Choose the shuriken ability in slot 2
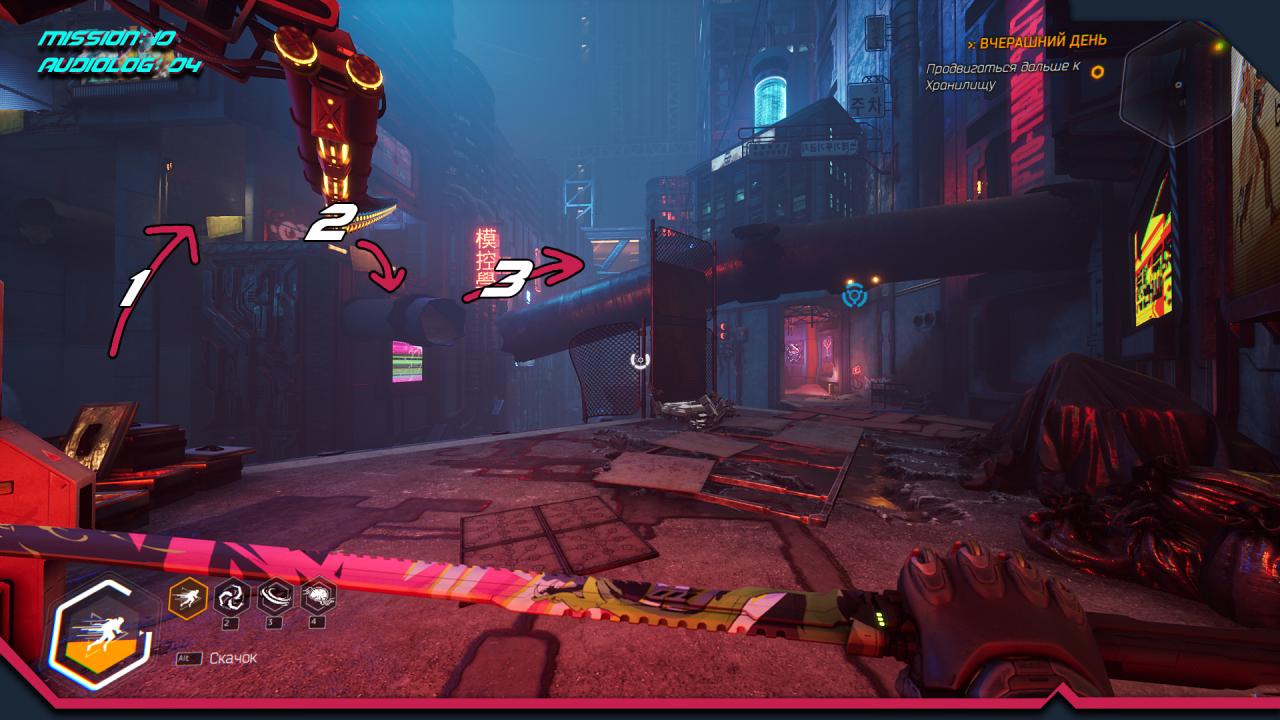The height and width of the screenshot is (720, 1280). point(232,597)
